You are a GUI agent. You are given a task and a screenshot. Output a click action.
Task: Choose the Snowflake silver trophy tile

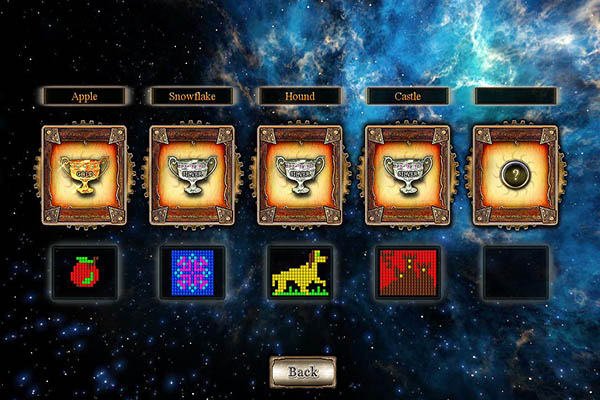coord(192,175)
